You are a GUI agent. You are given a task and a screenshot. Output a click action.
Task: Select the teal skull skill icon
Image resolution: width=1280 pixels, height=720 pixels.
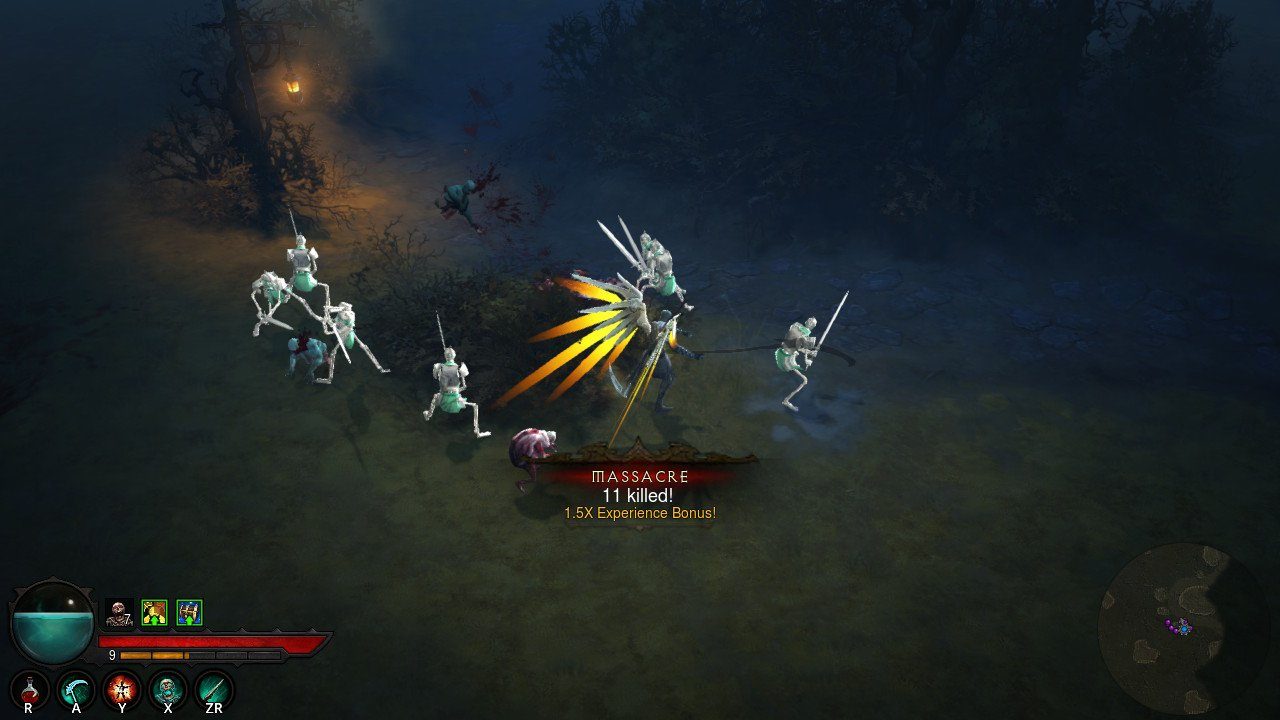point(168,689)
